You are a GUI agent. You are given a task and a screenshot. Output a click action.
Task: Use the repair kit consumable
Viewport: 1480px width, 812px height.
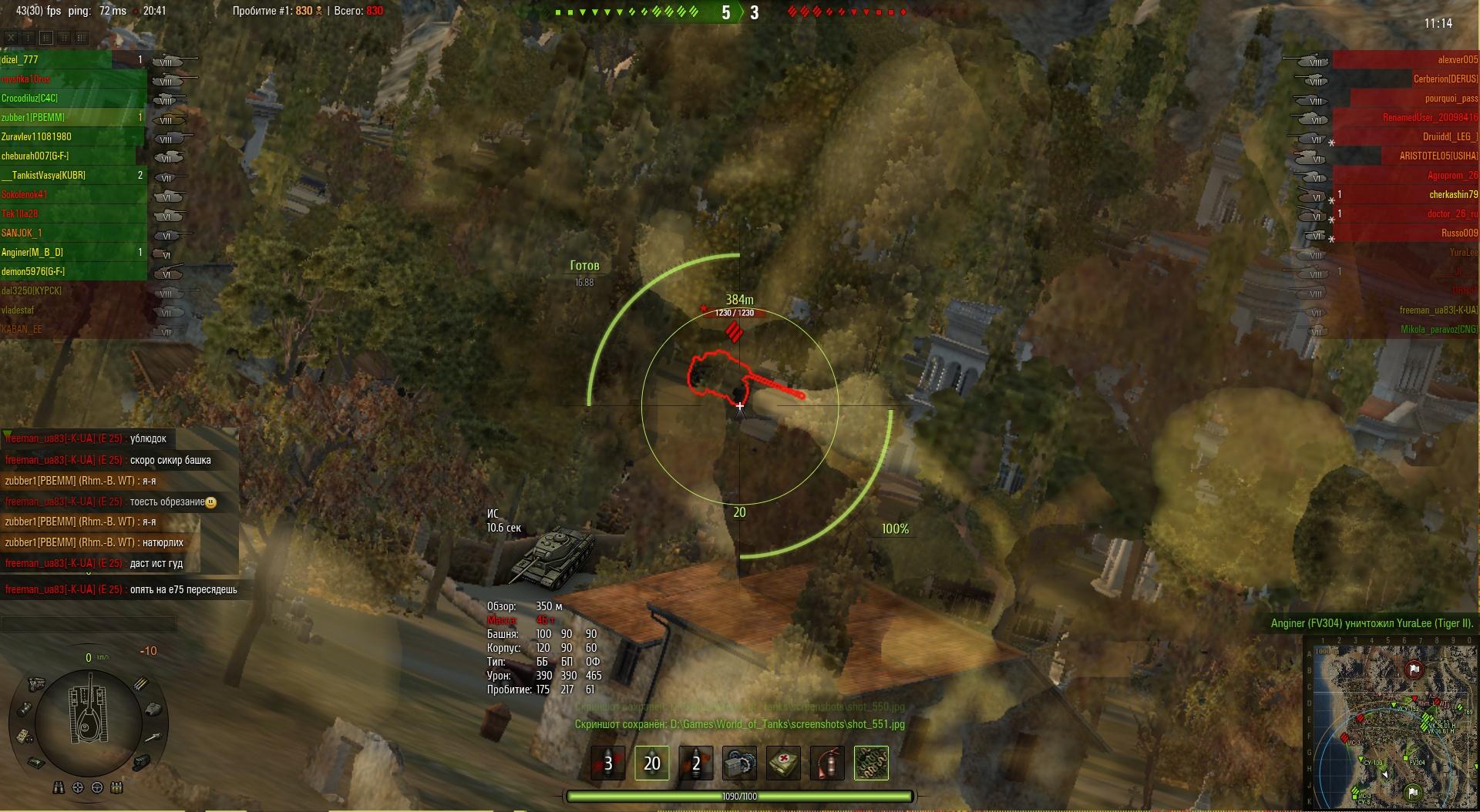(x=739, y=763)
